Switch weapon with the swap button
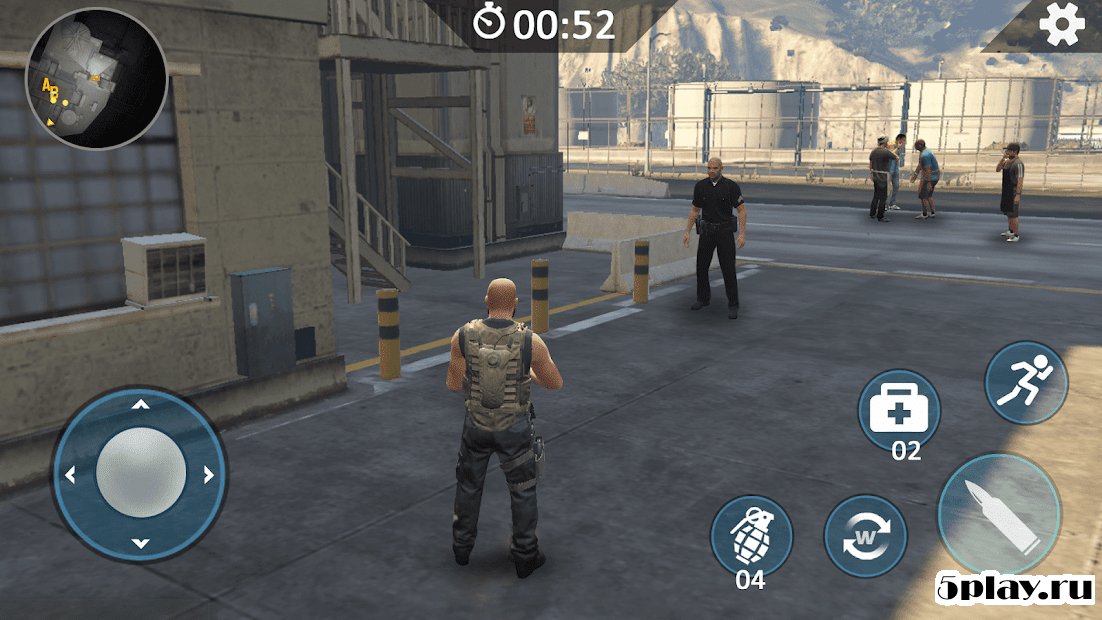The width and height of the screenshot is (1102, 620). (x=865, y=536)
